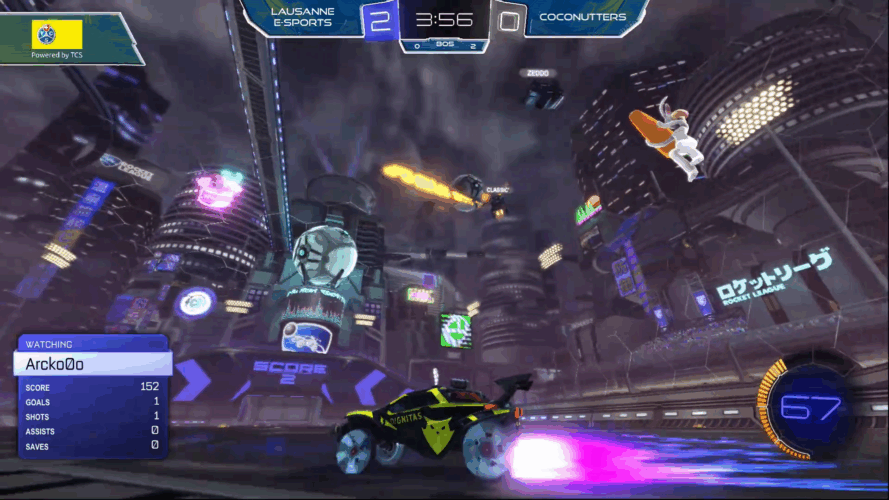Screen dimensions: 889x500
Task: Click the tournament logo above Powered by TCS
Action: [x=57, y=34]
